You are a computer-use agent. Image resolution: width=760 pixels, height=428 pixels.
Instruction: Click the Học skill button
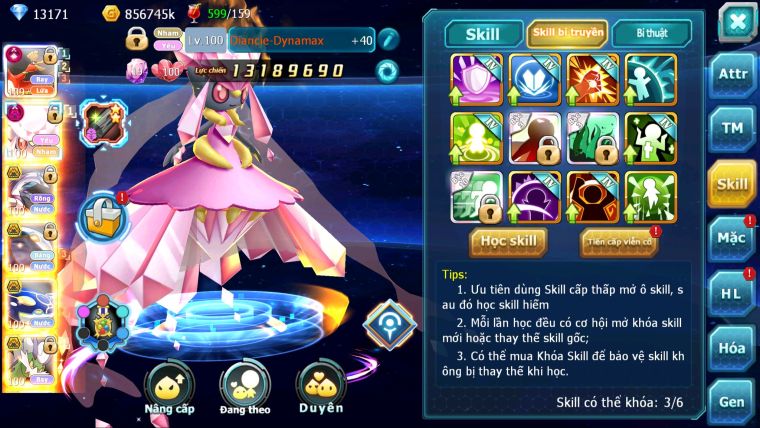coord(508,241)
